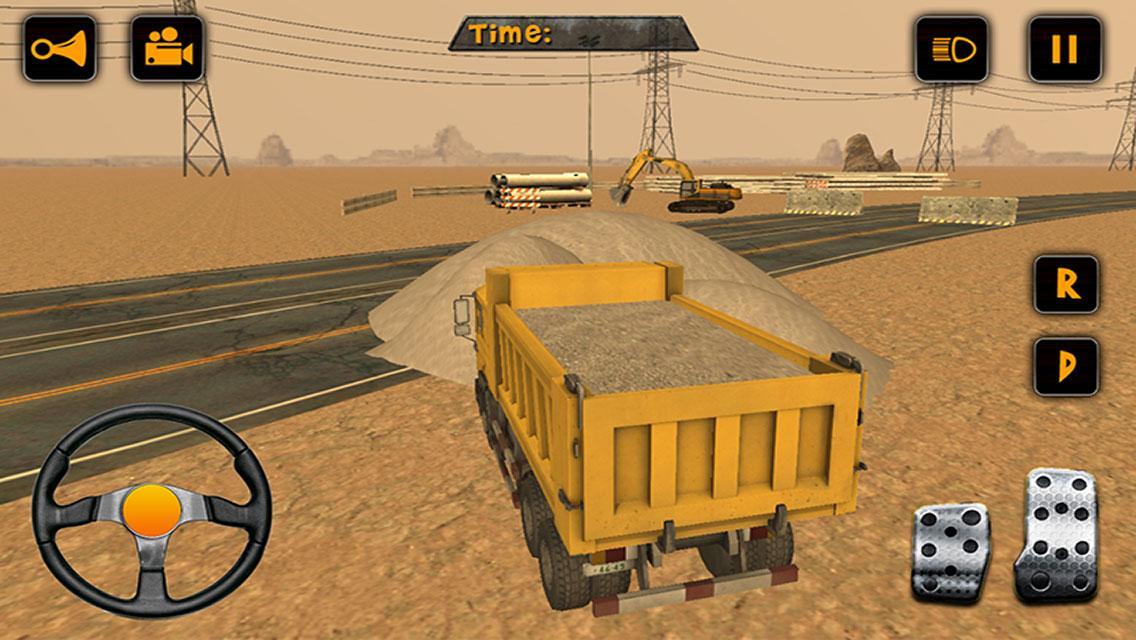Shift into drive gear D
This screenshot has height=640, width=1136.
point(1066,366)
